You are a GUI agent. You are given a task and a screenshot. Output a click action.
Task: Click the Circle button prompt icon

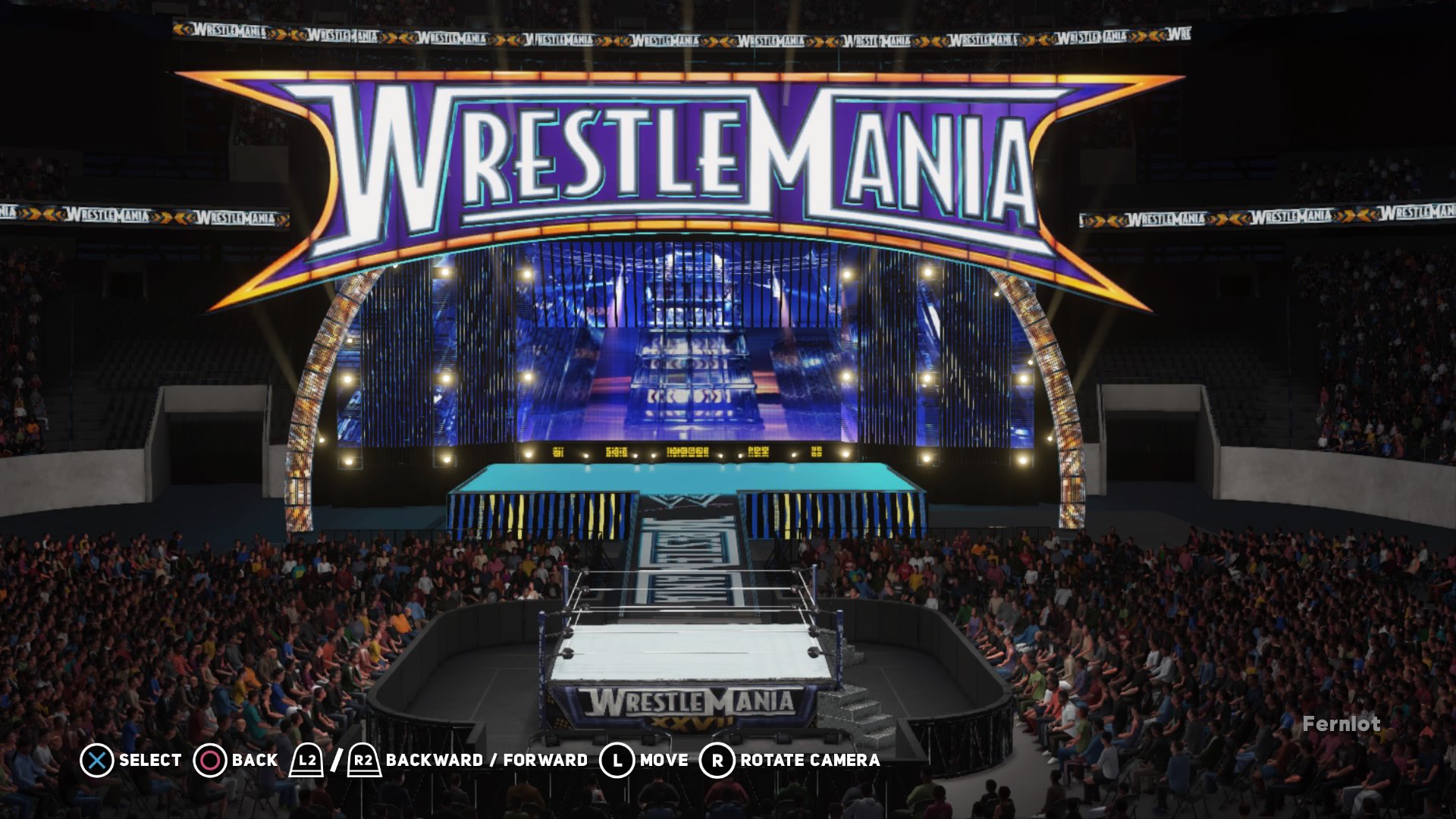click(211, 760)
